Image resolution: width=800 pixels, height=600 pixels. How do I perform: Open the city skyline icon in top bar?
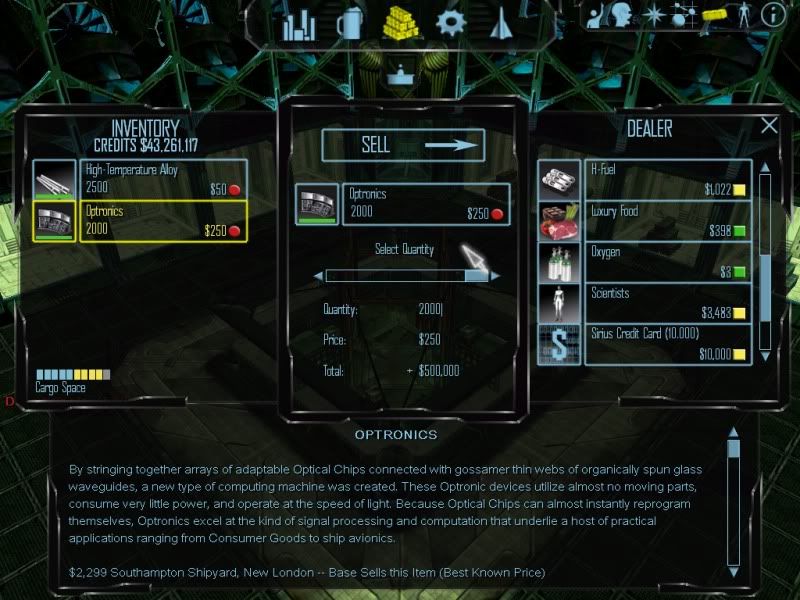[299, 24]
